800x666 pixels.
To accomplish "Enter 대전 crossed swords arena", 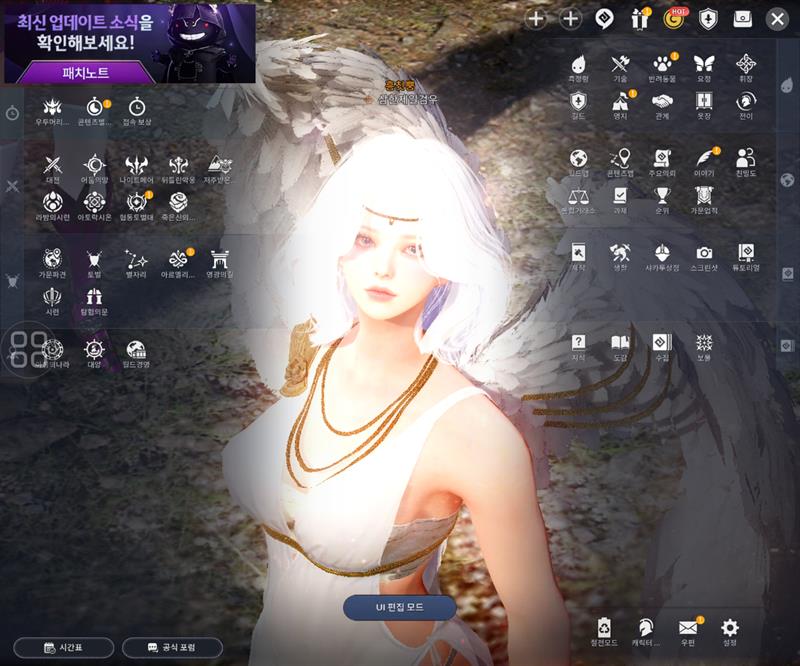I will click(x=53, y=169).
